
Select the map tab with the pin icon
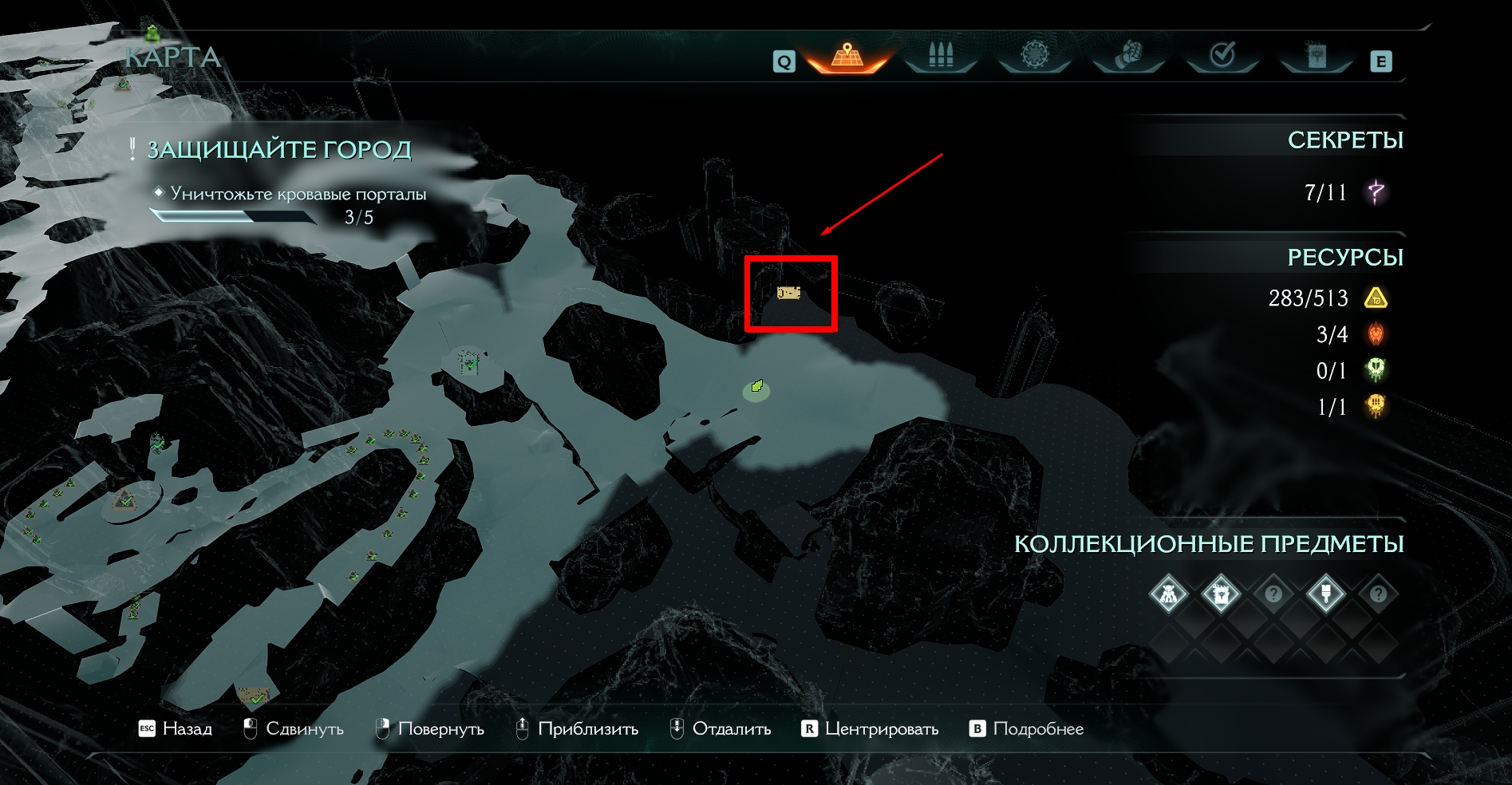click(x=847, y=57)
